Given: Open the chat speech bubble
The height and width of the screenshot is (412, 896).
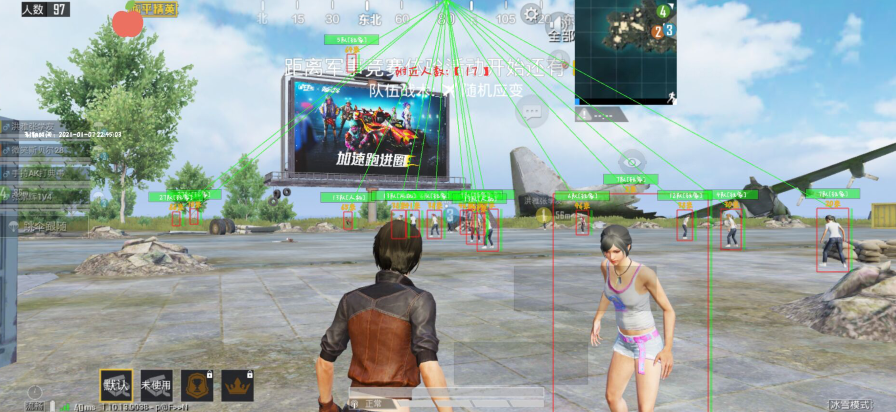Looking at the screenshot, I should 530,112.
